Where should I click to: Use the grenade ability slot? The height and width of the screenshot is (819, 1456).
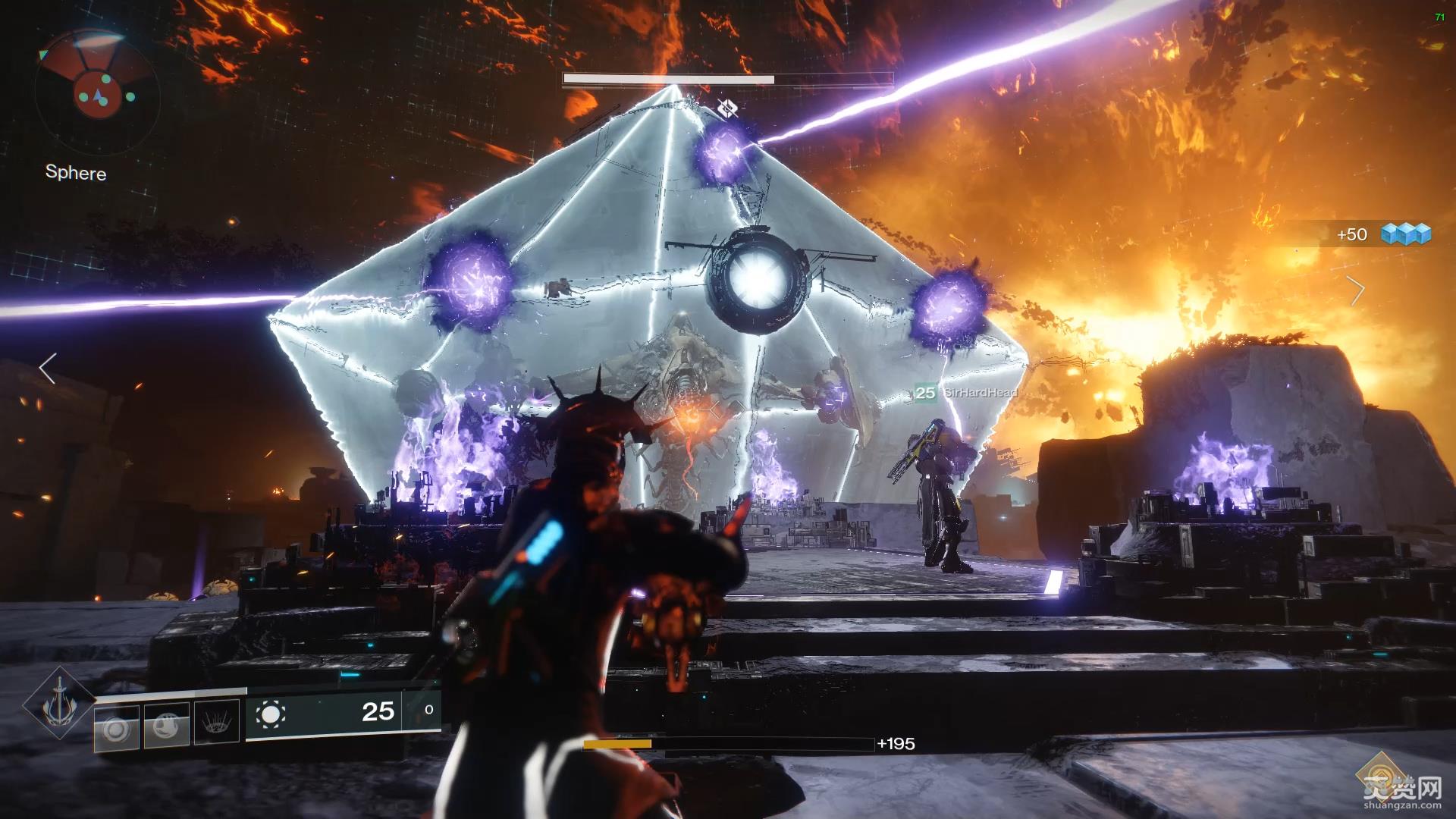point(116,729)
